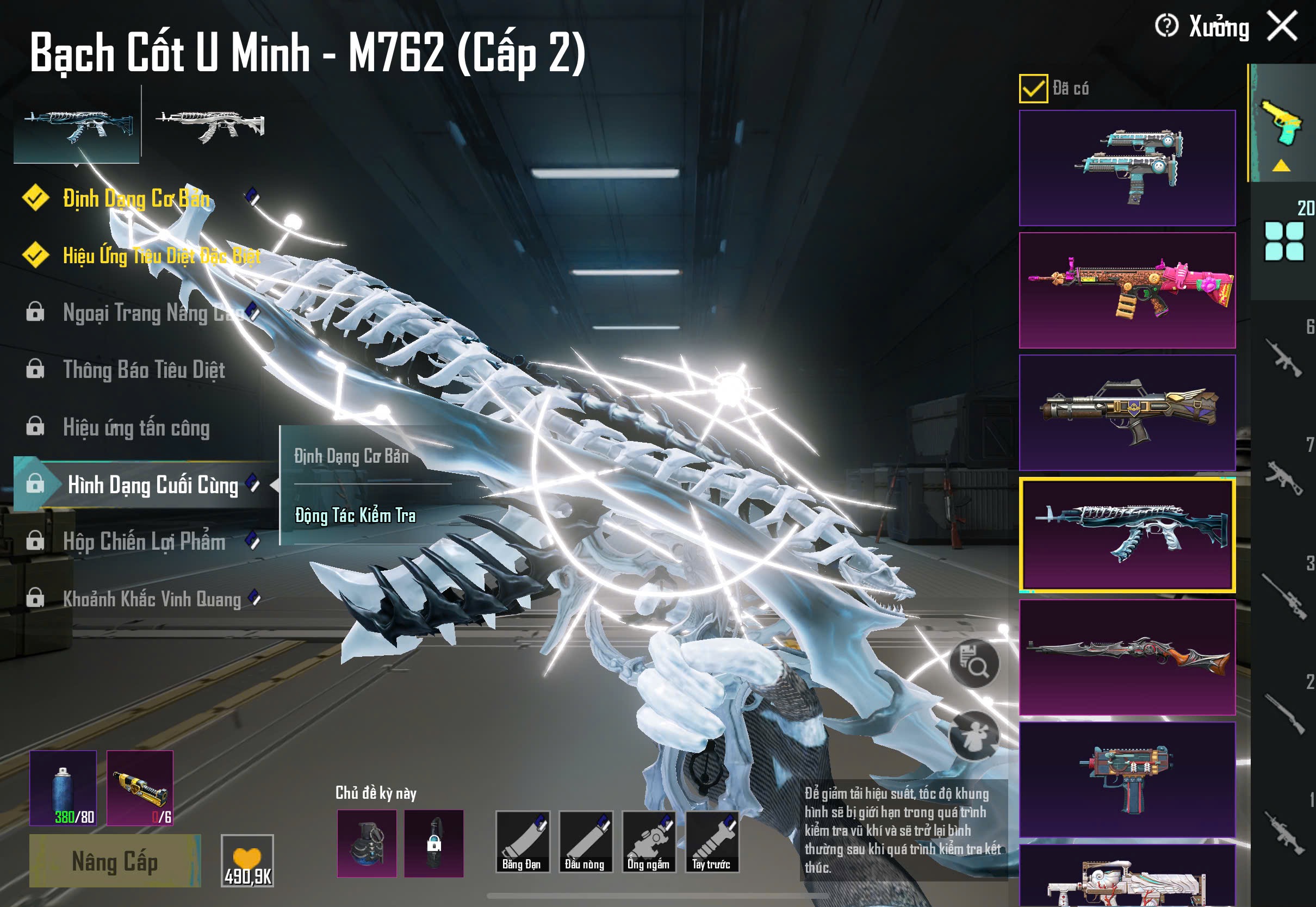Select Hiệu ứng tấn công entry
Viewport: 1316px width, 907px height.
[x=136, y=427]
